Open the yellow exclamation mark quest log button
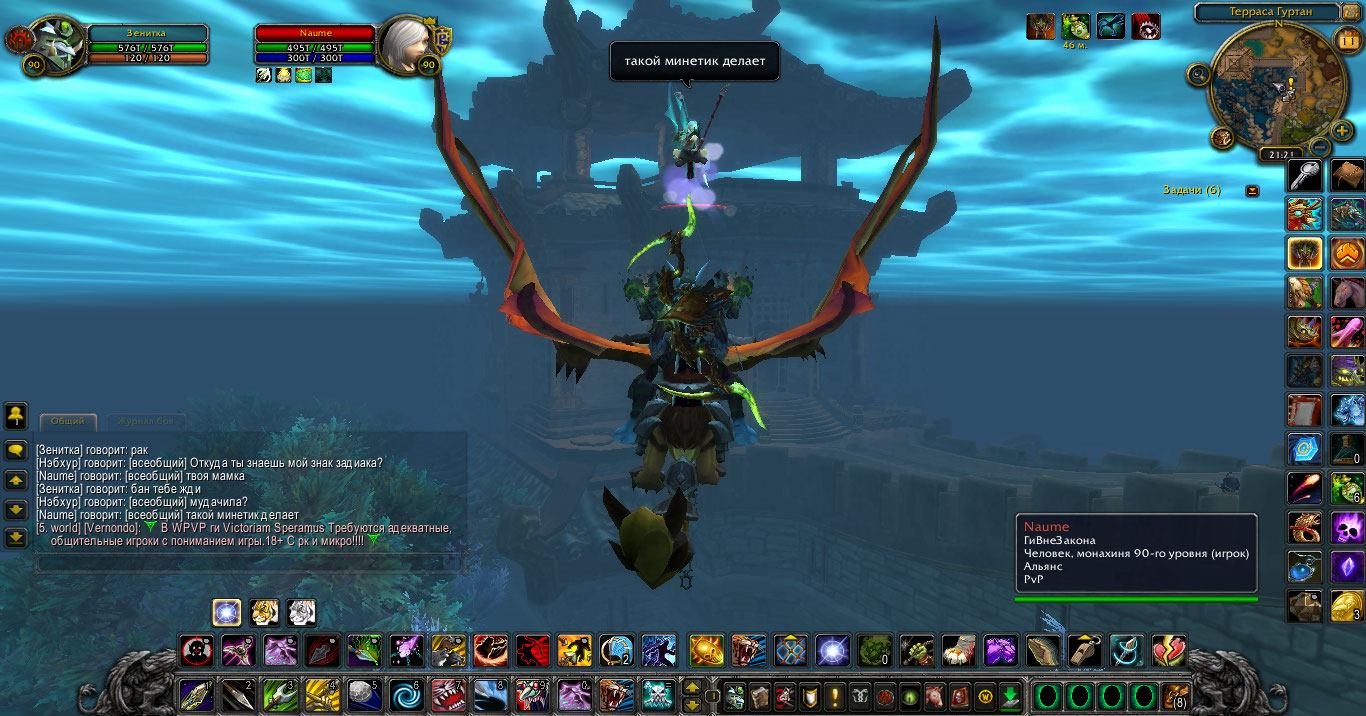 tap(834, 695)
